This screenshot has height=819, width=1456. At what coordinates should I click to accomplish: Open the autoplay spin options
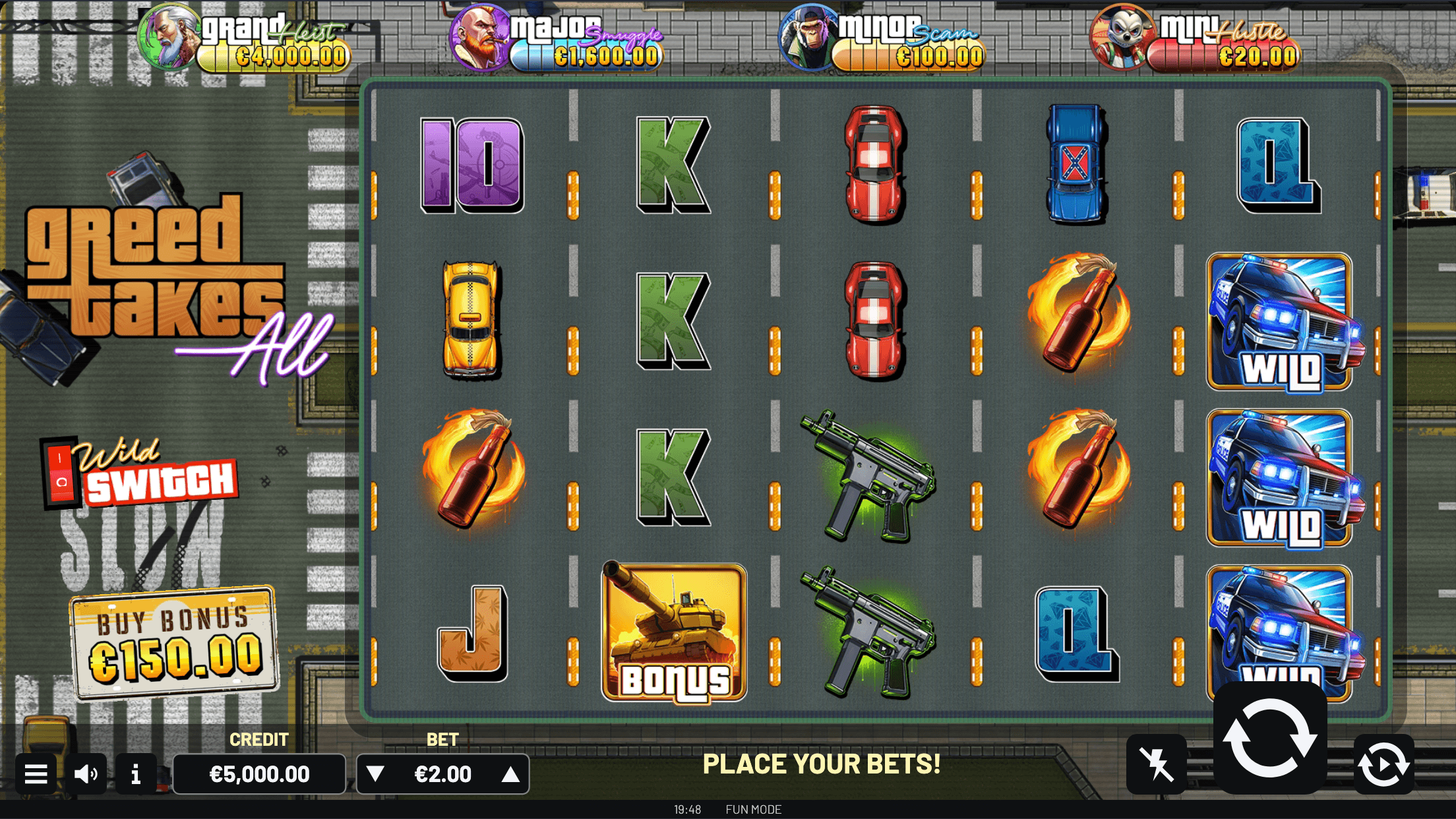click(x=1383, y=763)
